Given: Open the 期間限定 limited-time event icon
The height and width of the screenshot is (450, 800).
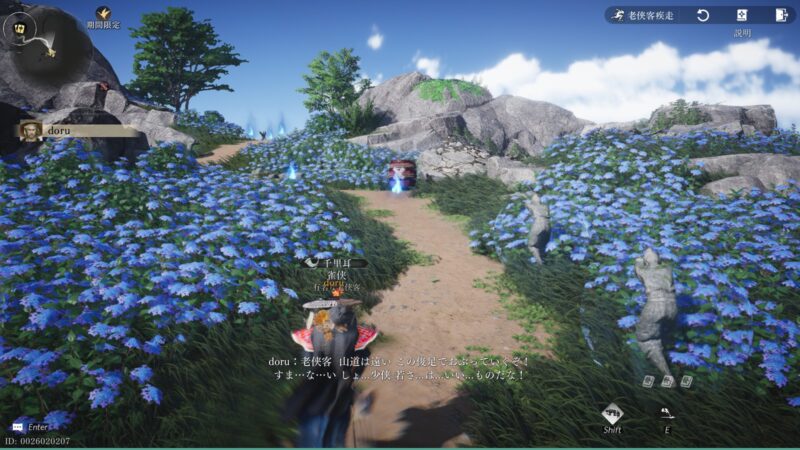Looking at the screenshot, I should pos(103,14).
